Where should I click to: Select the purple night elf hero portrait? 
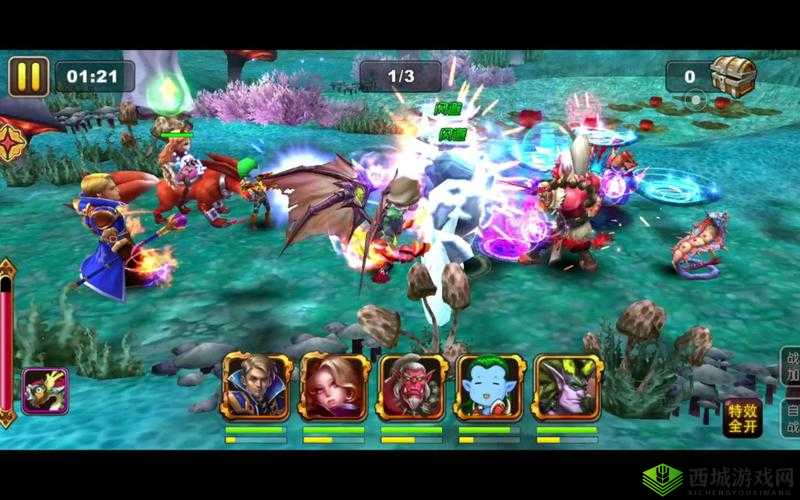click(567, 385)
